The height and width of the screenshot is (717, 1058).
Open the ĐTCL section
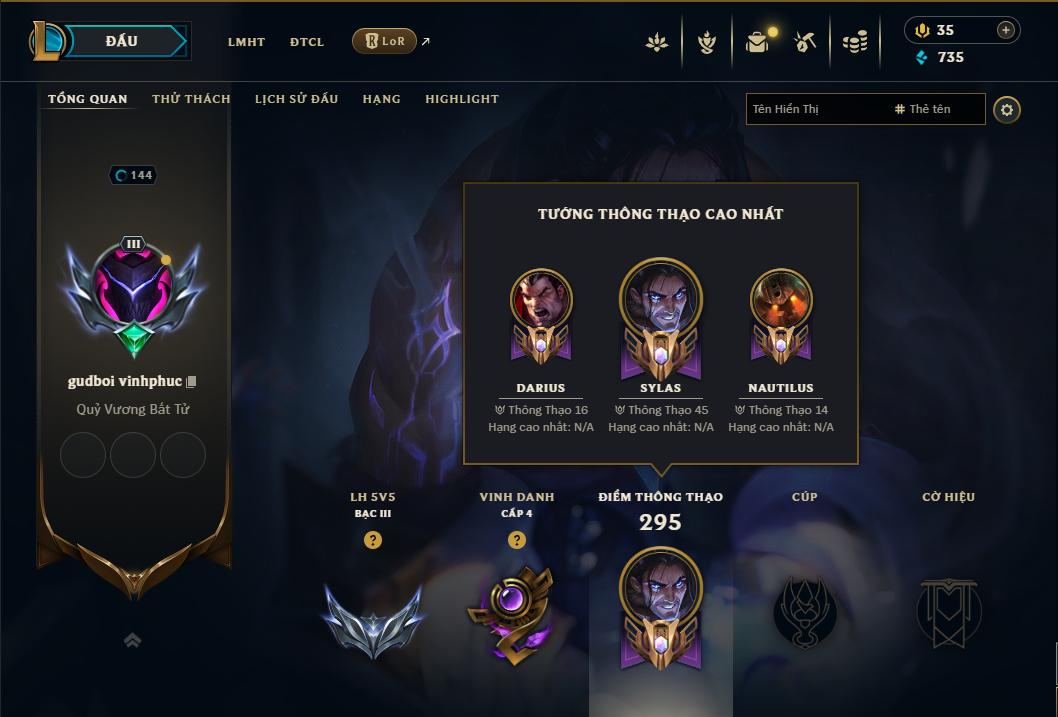click(307, 42)
